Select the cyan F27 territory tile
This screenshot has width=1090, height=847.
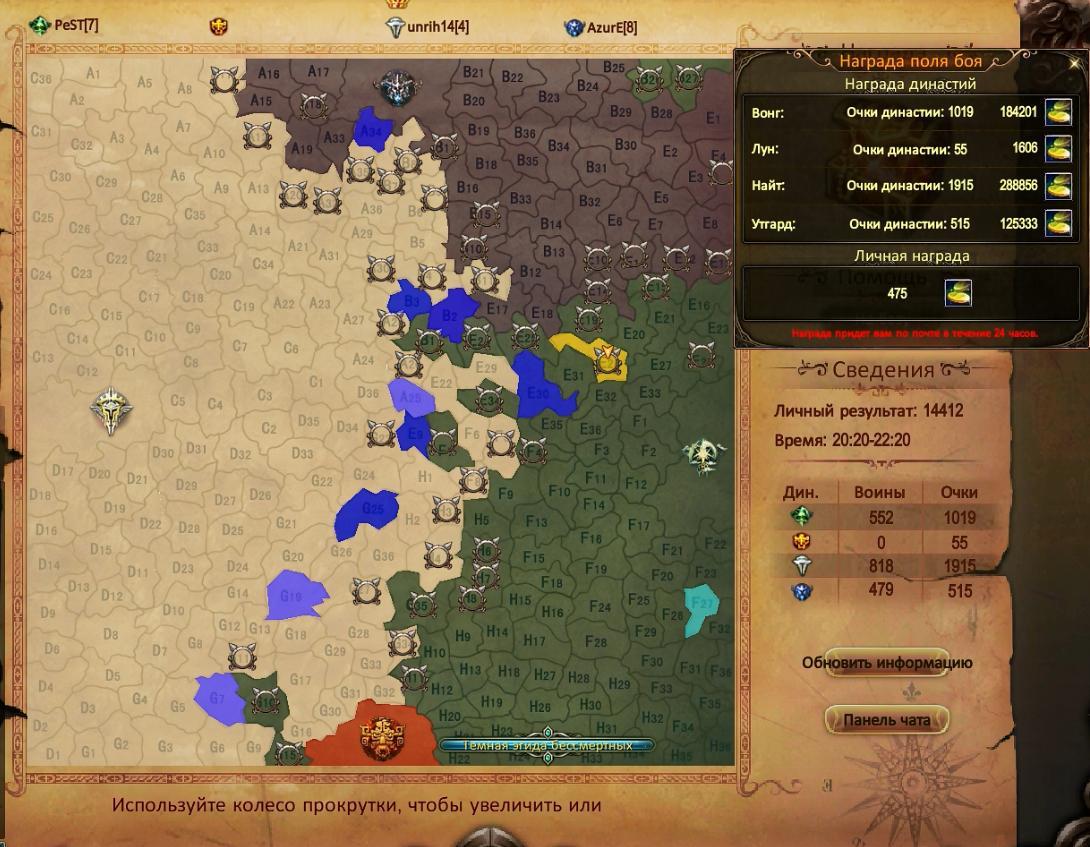tap(702, 609)
